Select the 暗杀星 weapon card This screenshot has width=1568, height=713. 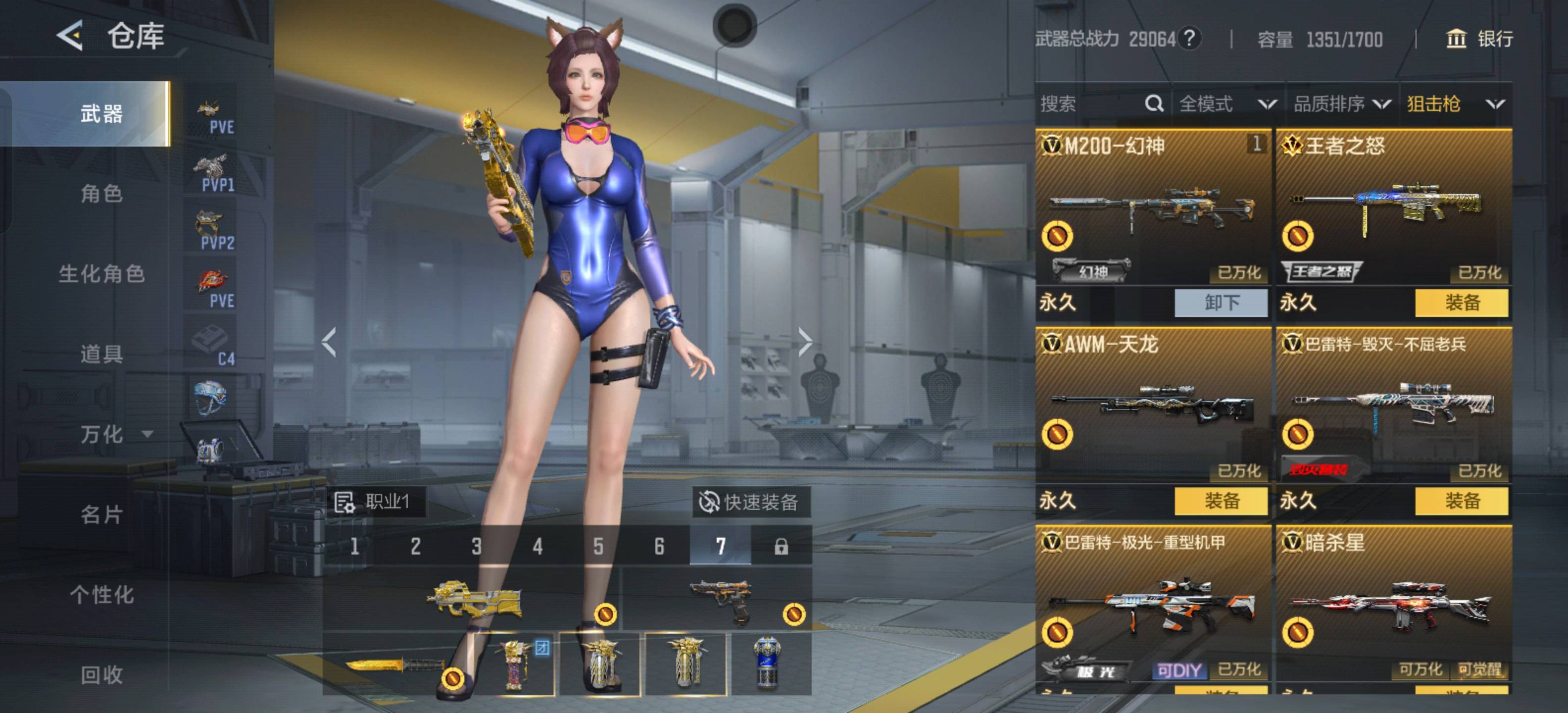tap(1394, 603)
